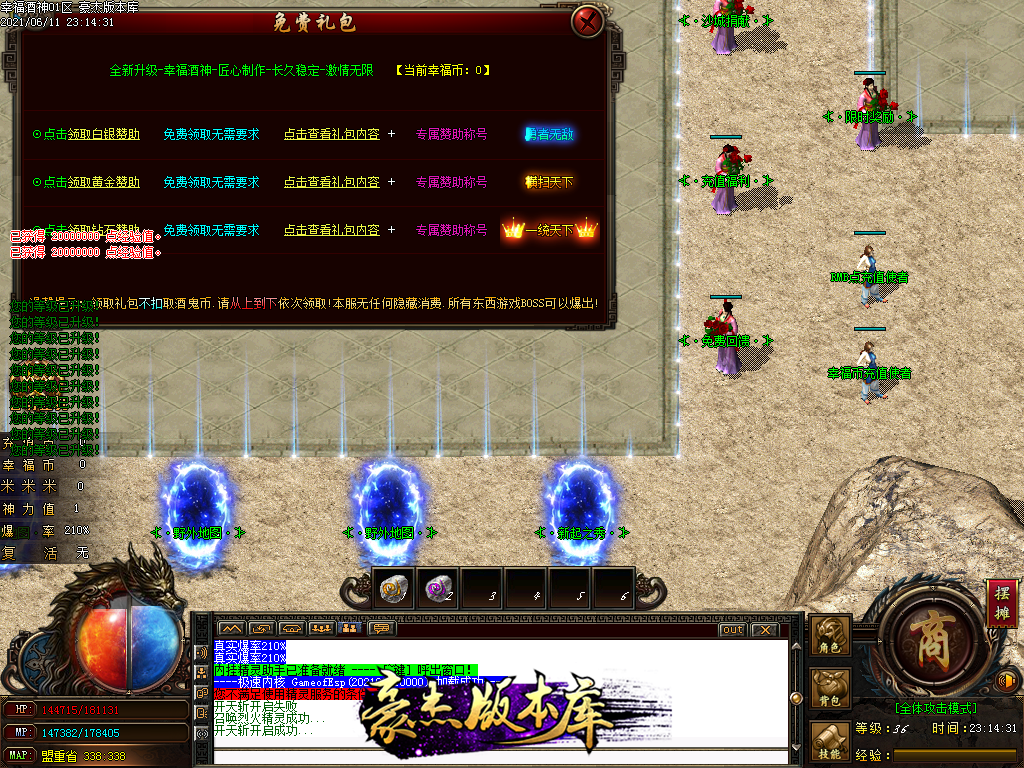Open the 背包 bag inventory

pyautogui.click(x=830, y=689)
